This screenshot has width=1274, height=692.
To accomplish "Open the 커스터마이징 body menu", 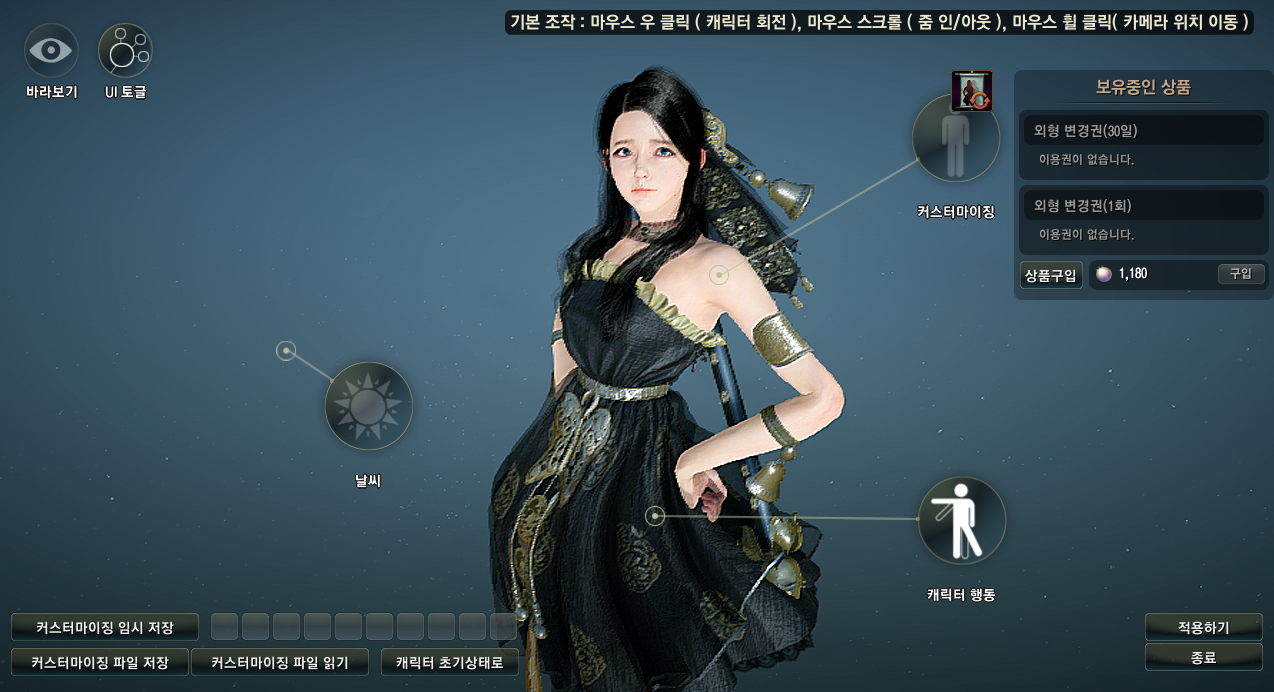I will click(956, 138).
